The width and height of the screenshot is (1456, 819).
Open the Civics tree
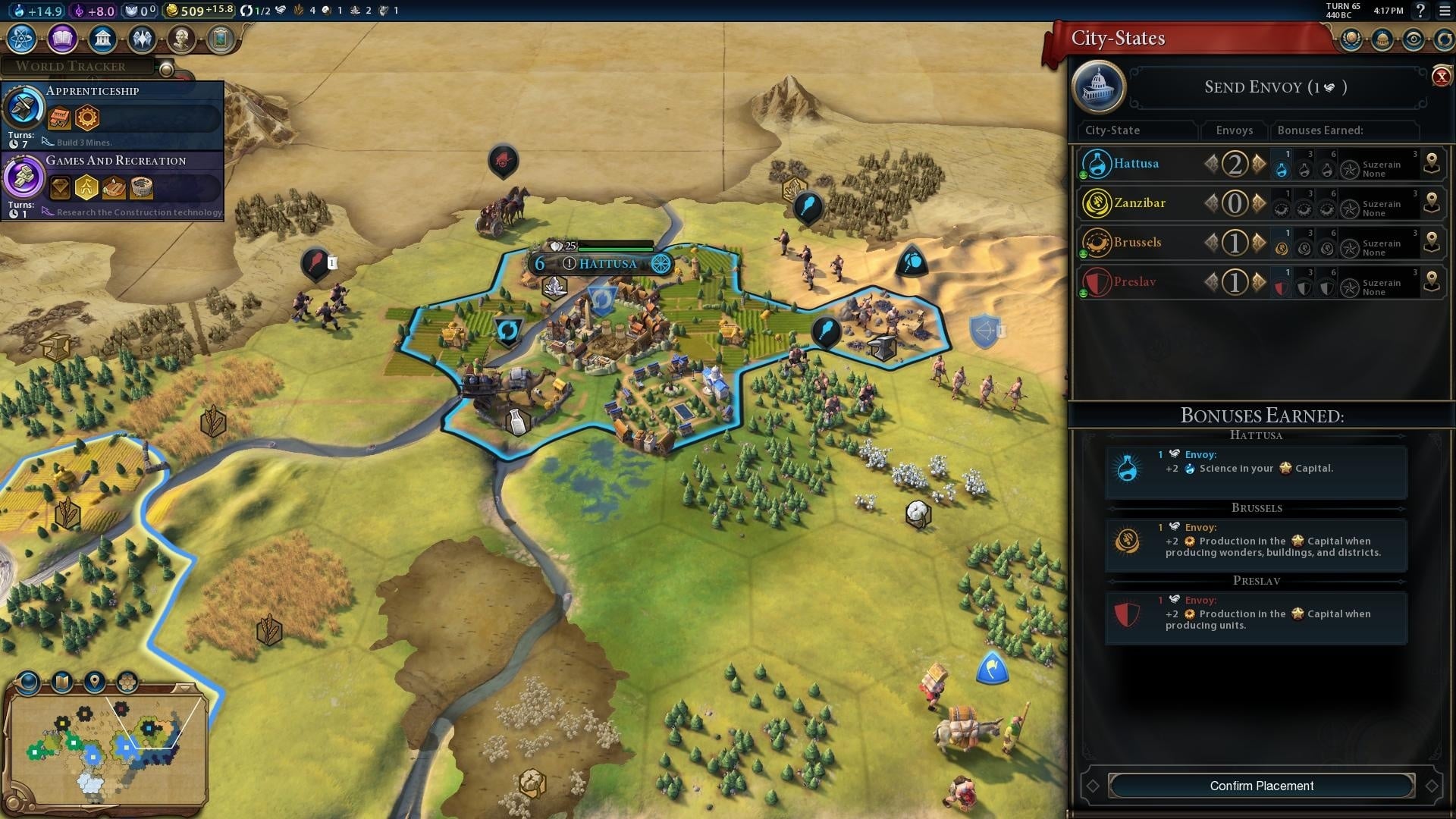tap(62, 39)
